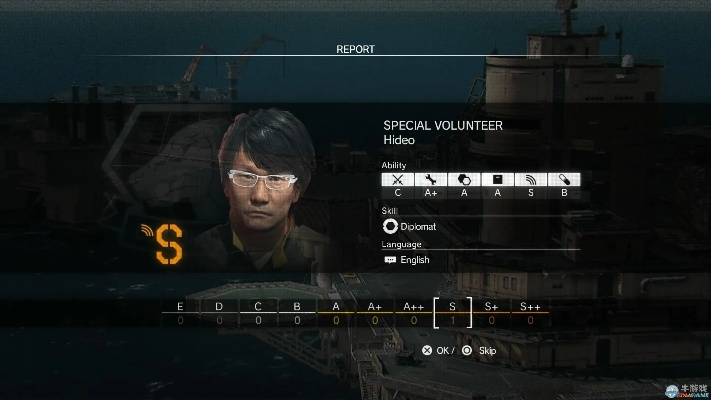Click the large orange S rank emblem
Screen dimensions: 711x400
tap(168, 244)
